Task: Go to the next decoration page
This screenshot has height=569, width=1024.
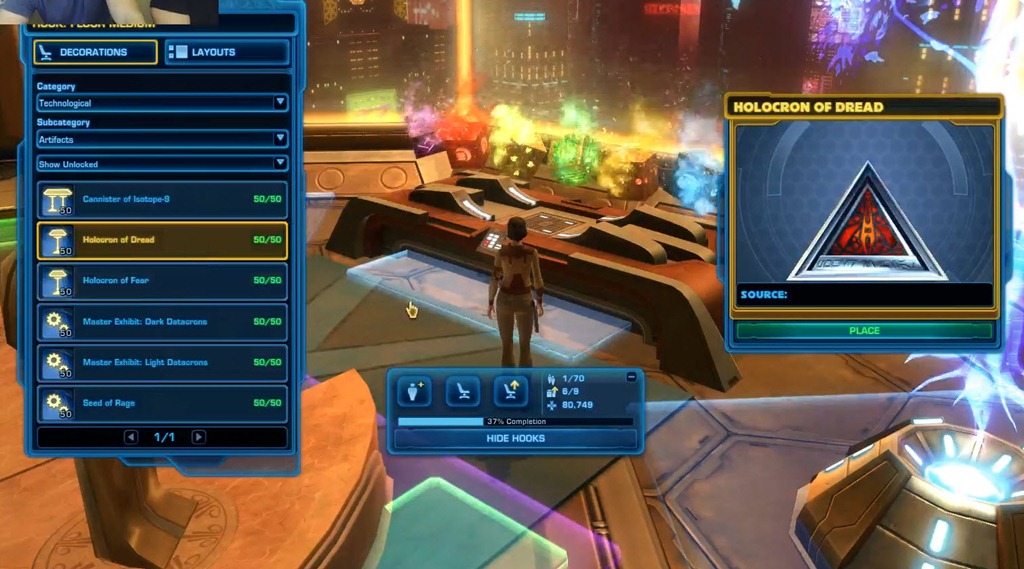Action: pos(198,437)
